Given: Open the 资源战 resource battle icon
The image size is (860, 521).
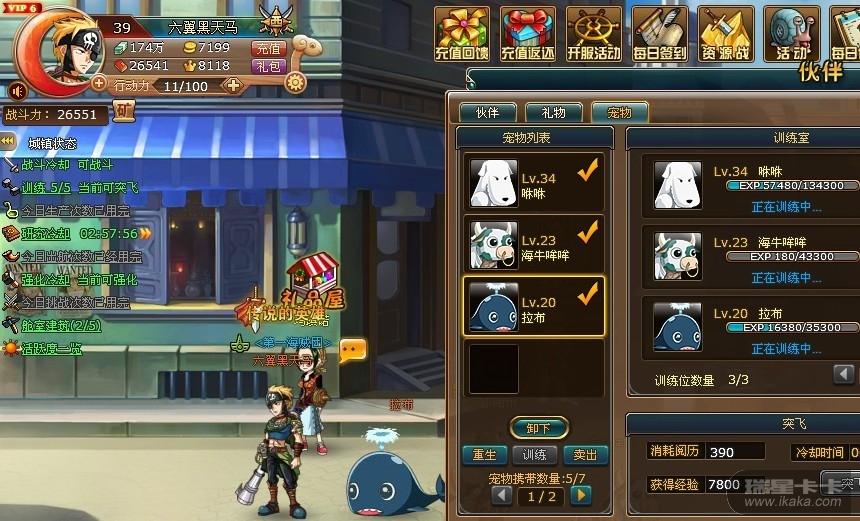Looking at the screenshot, I should point(726,34).
